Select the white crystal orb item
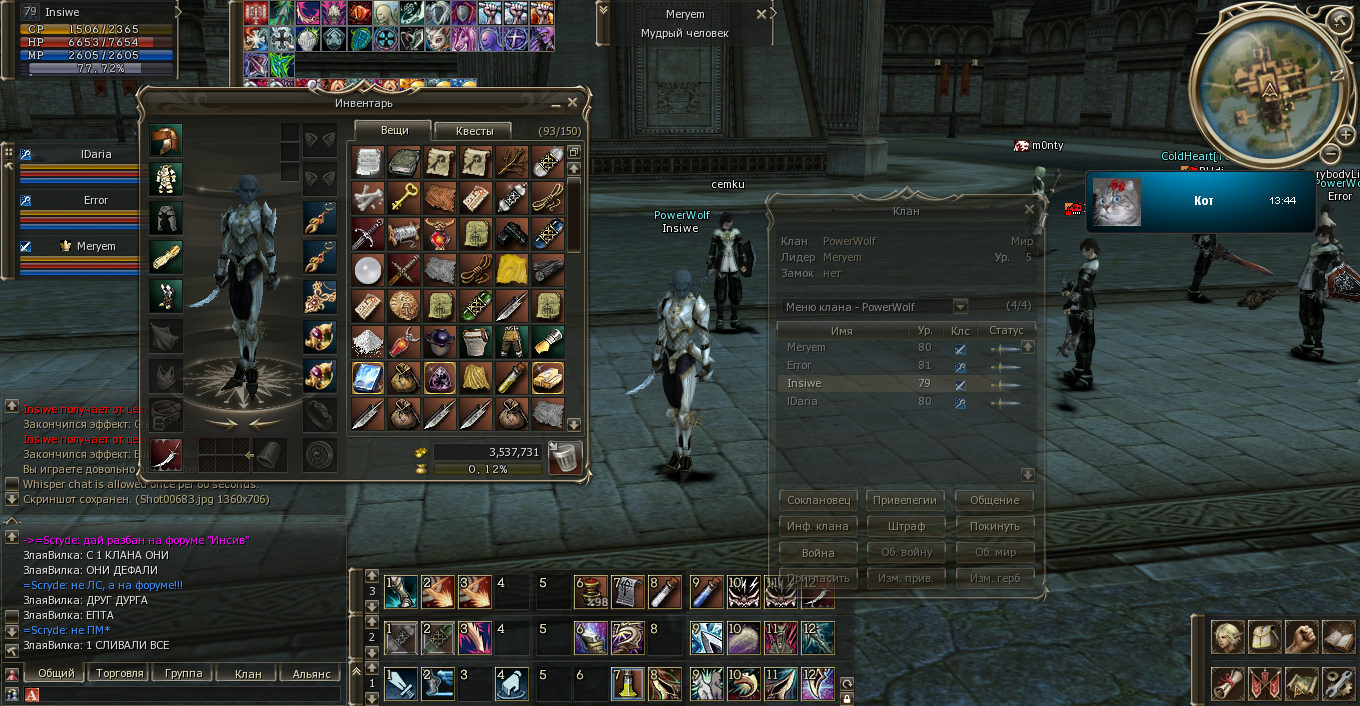This screenshot has width=1360, height=706. click(368, 269)
